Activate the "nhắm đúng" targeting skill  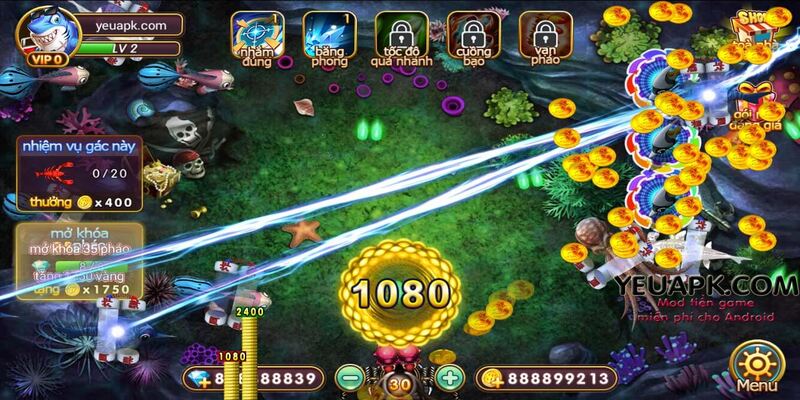tap(253, 36)
